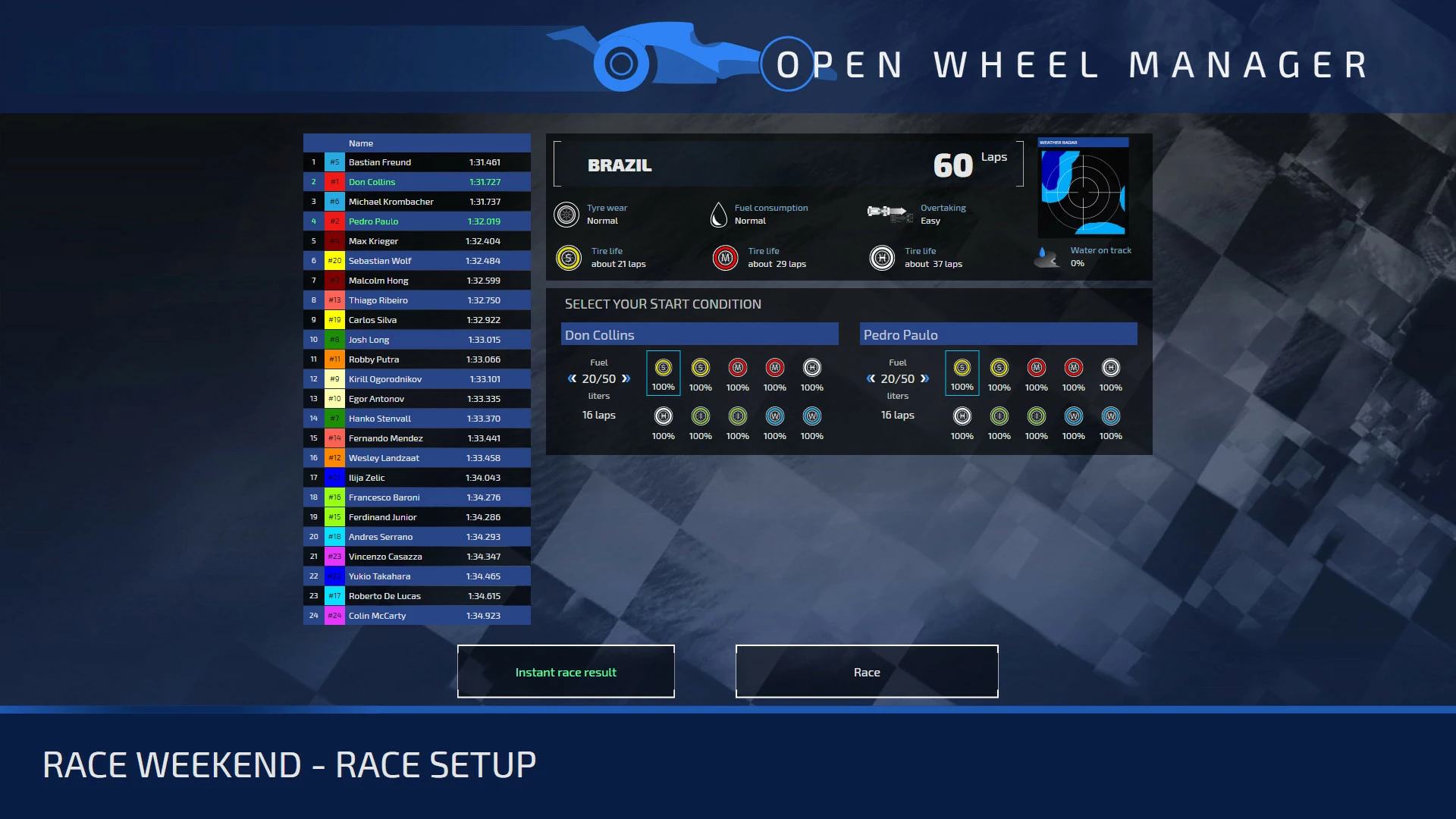
Task: Click Don Collins's row in the starting grid
Action: click(x=417, y=182)
